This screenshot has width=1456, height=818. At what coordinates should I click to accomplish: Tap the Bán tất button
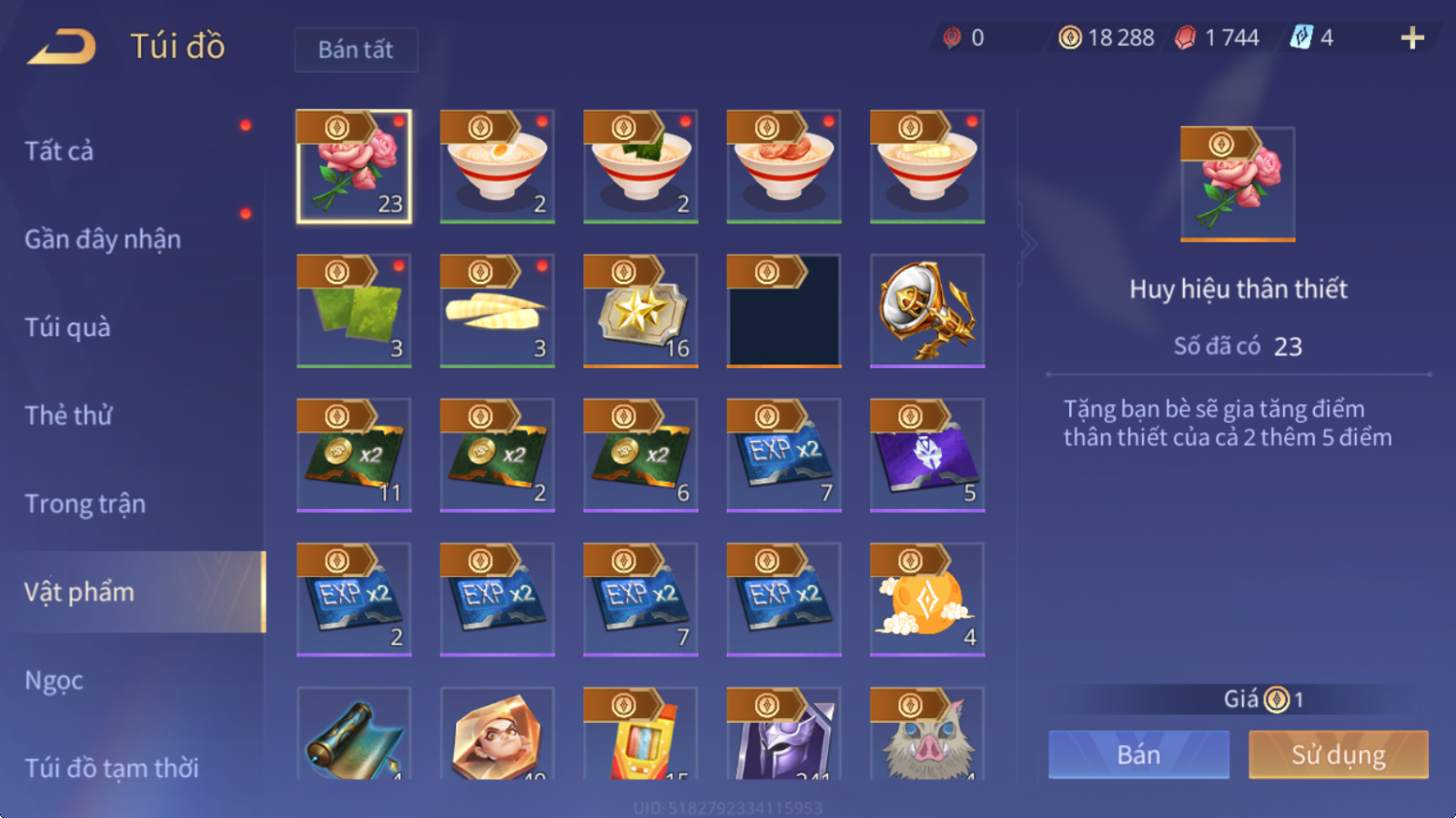[356, 50]
